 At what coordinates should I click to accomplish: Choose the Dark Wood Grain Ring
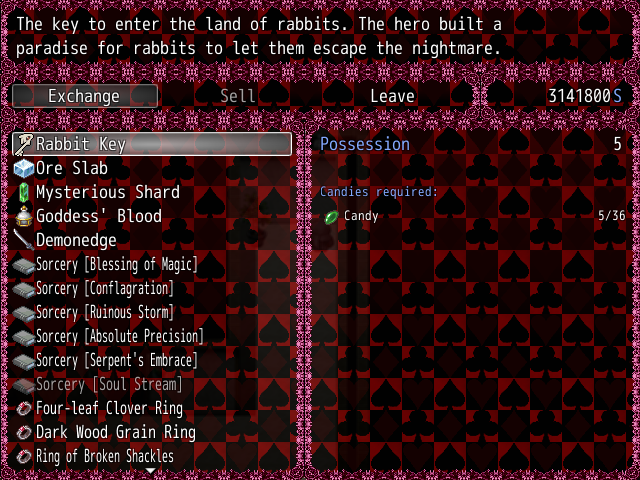pos(115,432)
